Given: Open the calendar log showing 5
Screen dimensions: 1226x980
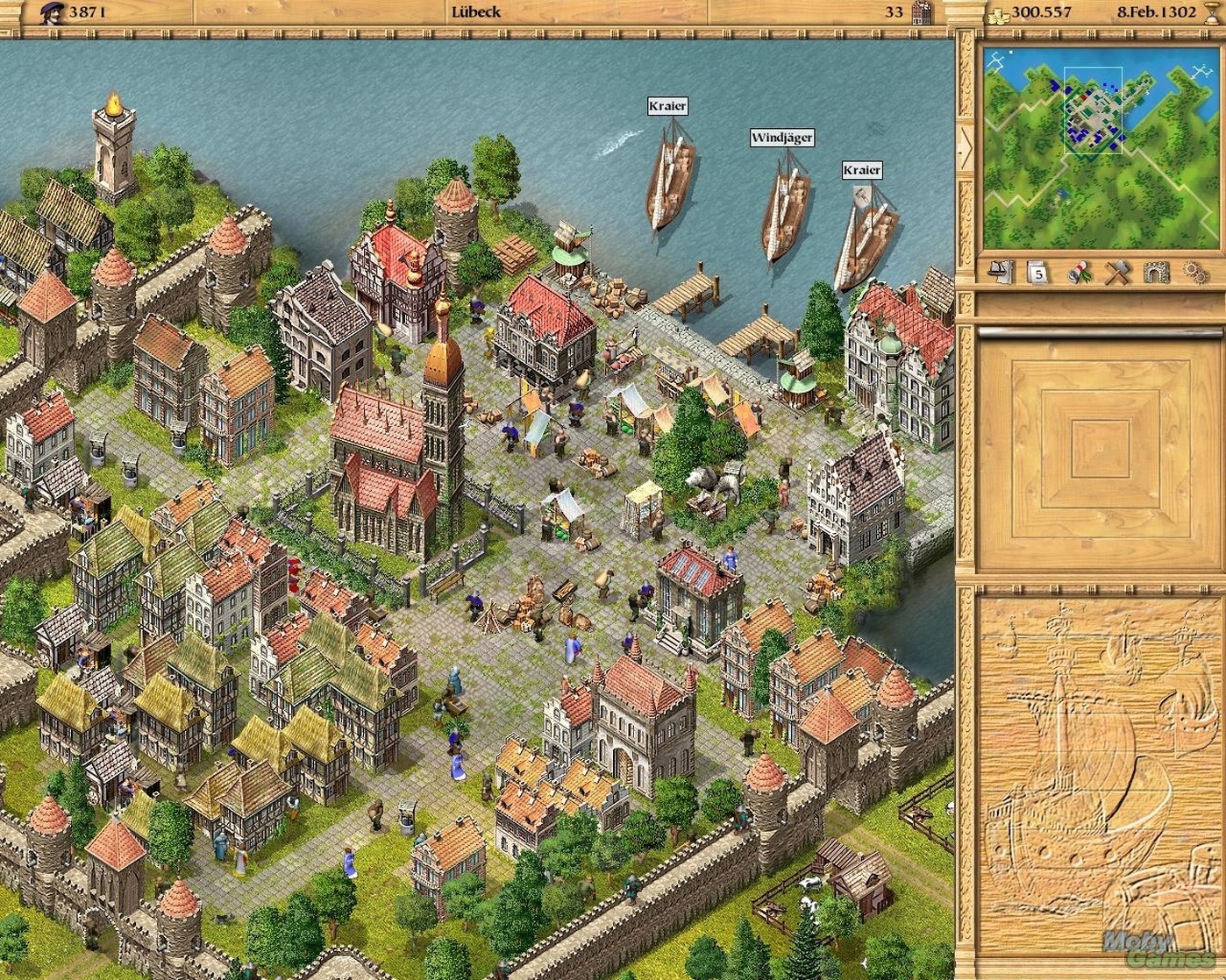Looking at the screenshot, I should tap(1039, 273).
